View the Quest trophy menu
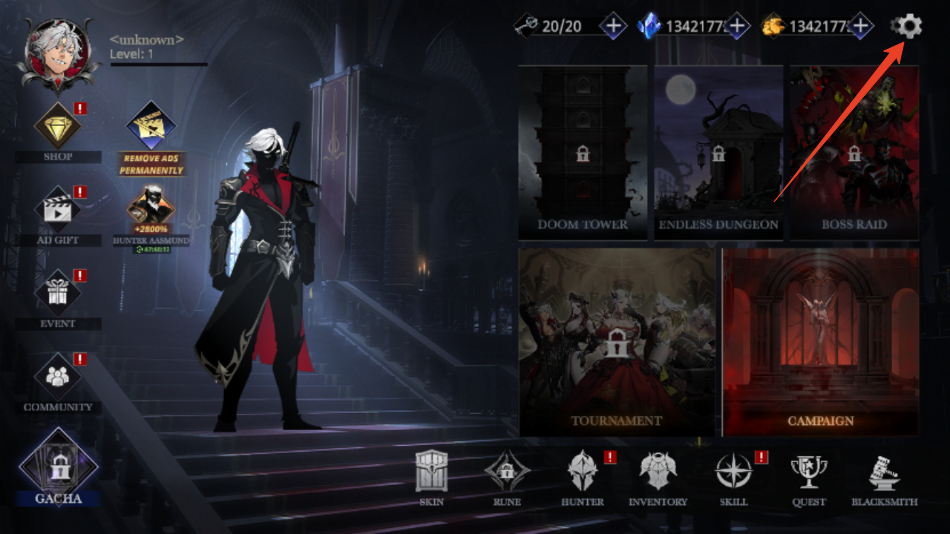Screen dimensions: 950x534 (808, 477)
